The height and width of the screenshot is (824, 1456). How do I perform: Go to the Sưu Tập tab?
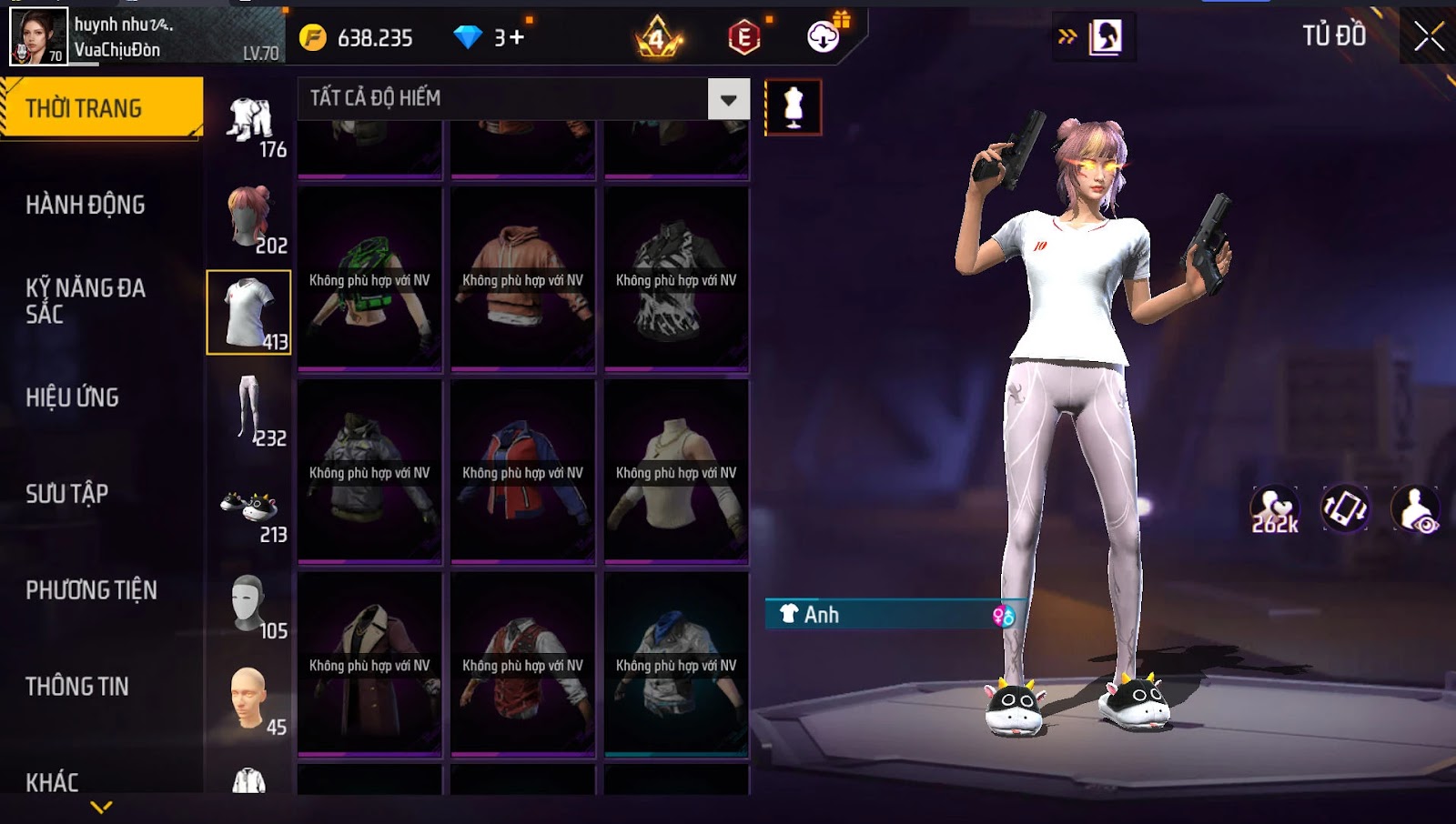[67, 494]
